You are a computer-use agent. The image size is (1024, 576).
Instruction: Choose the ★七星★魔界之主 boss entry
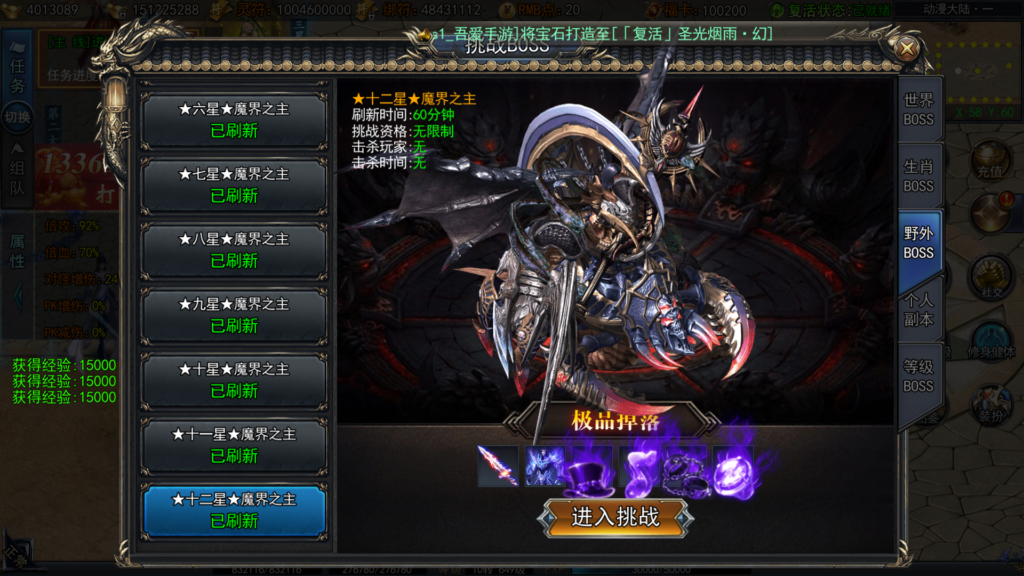234,185
